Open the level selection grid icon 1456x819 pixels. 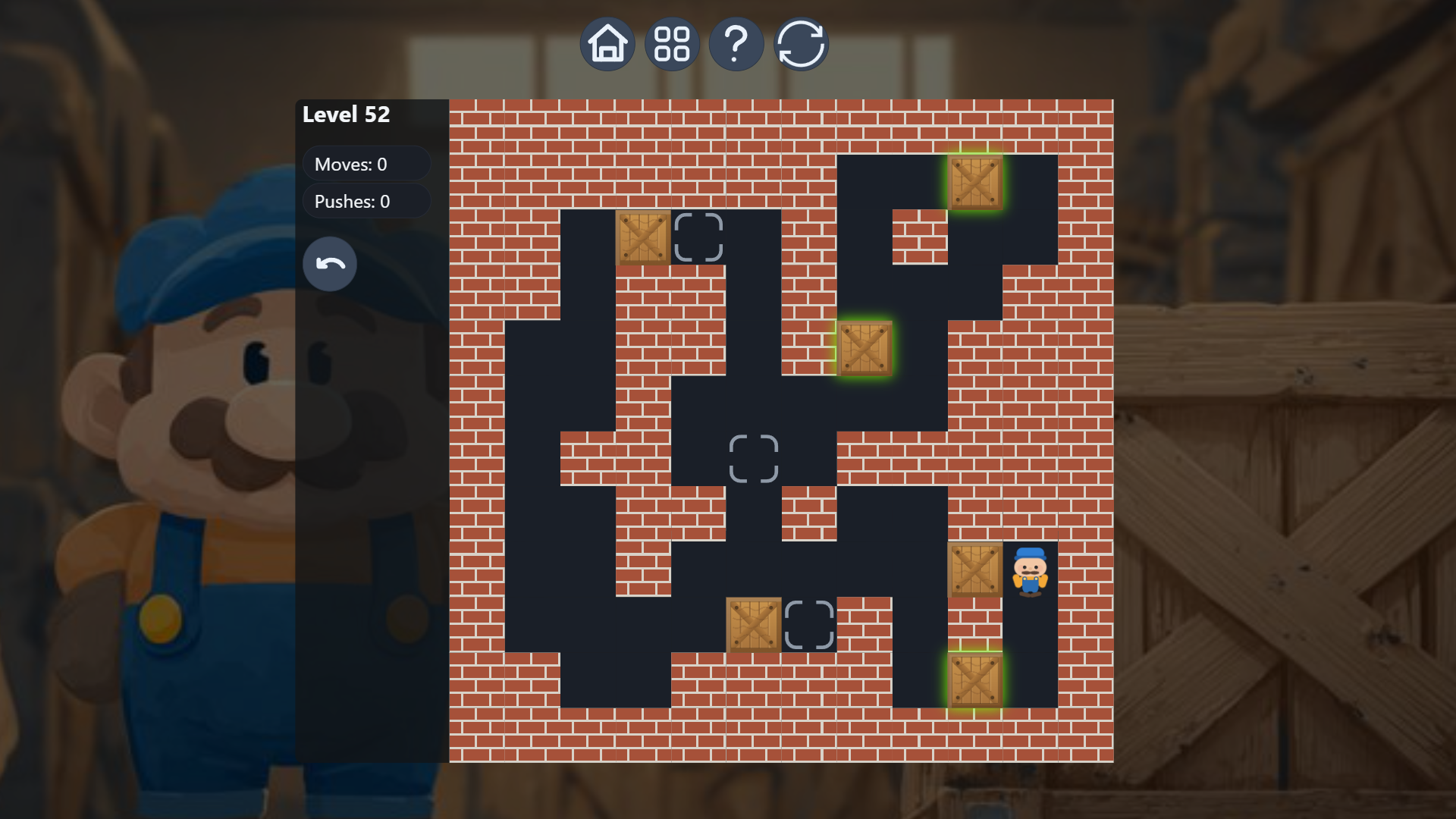point(672,43)
